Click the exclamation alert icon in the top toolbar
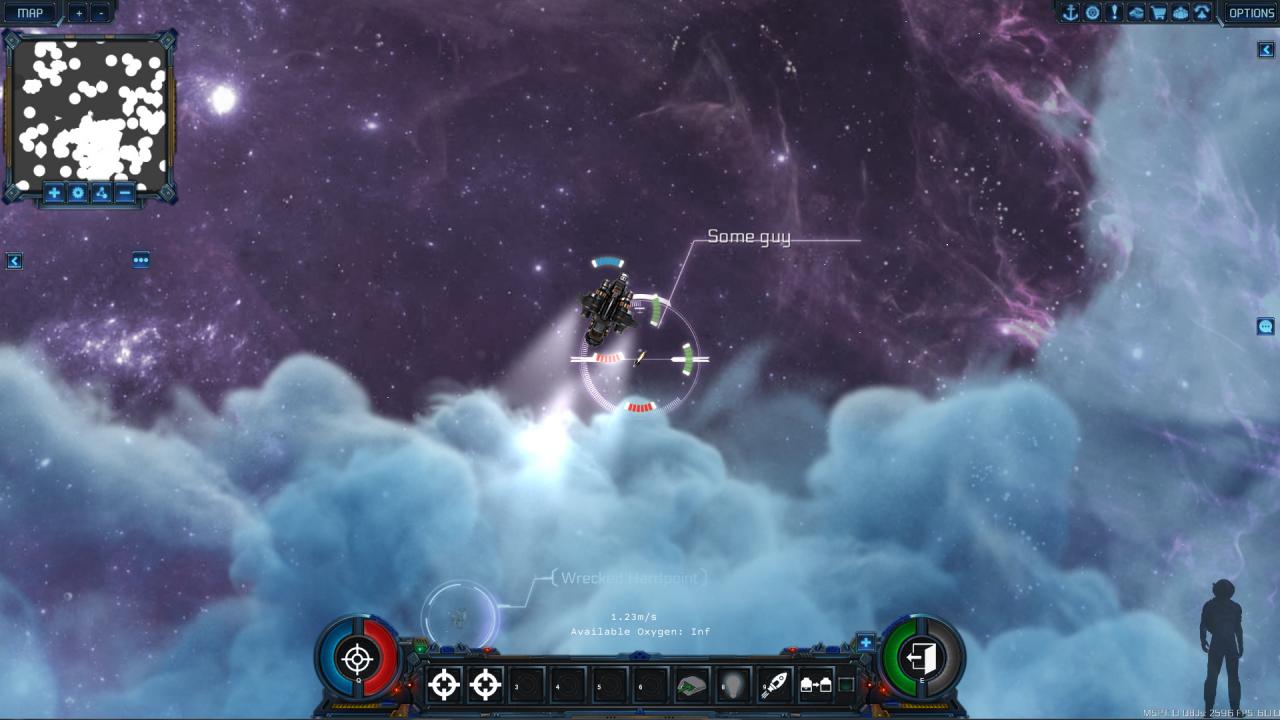 [1114, 12]
